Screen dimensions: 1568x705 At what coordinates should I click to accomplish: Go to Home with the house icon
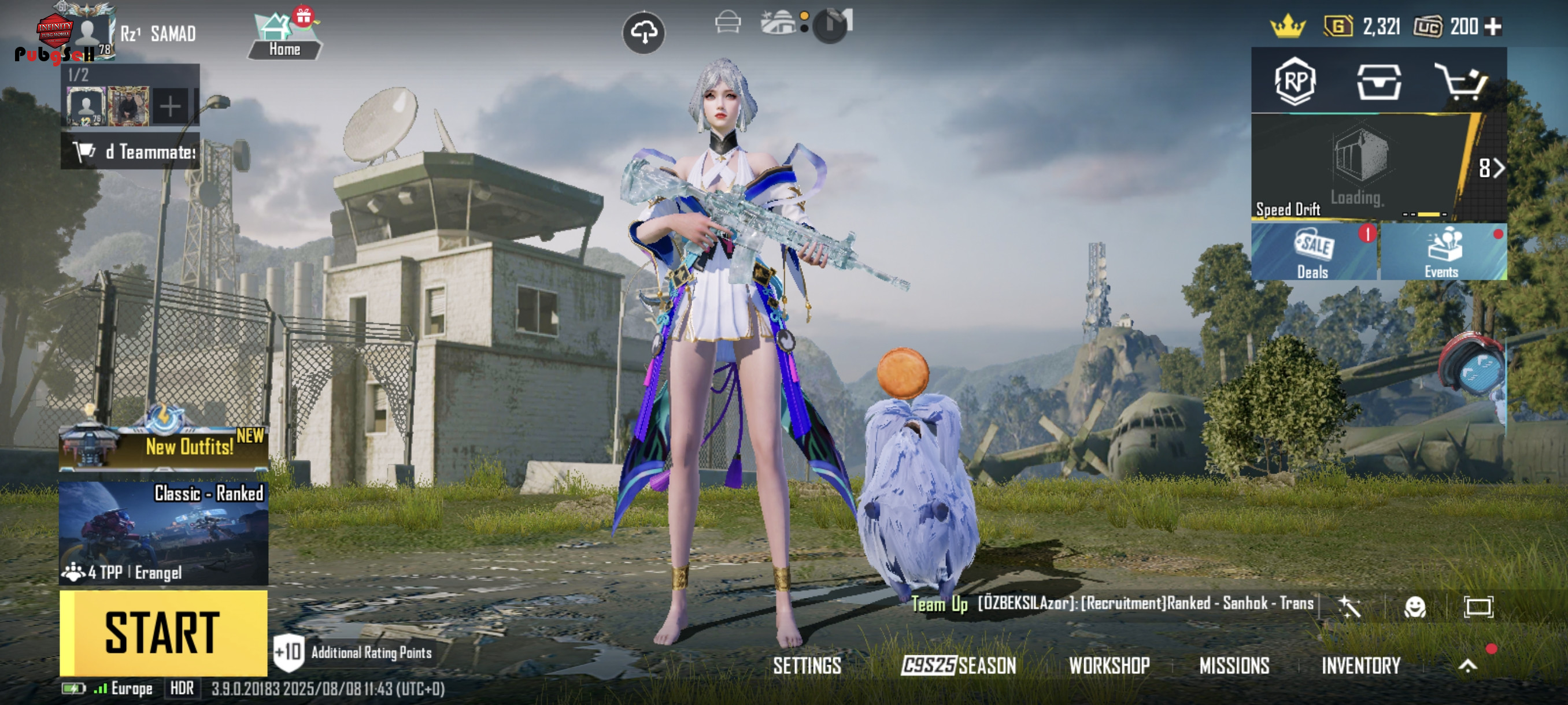[x=284, y=35]
